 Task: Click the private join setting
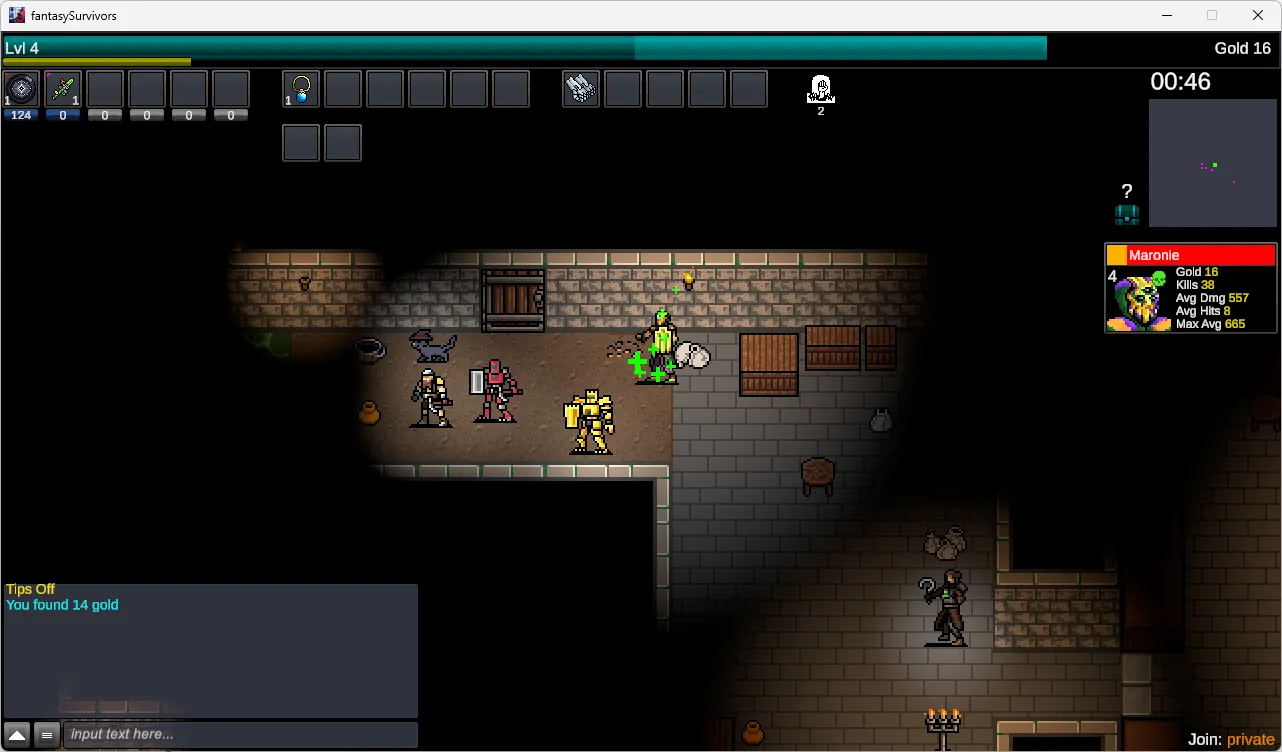[x=1250, y=739]
